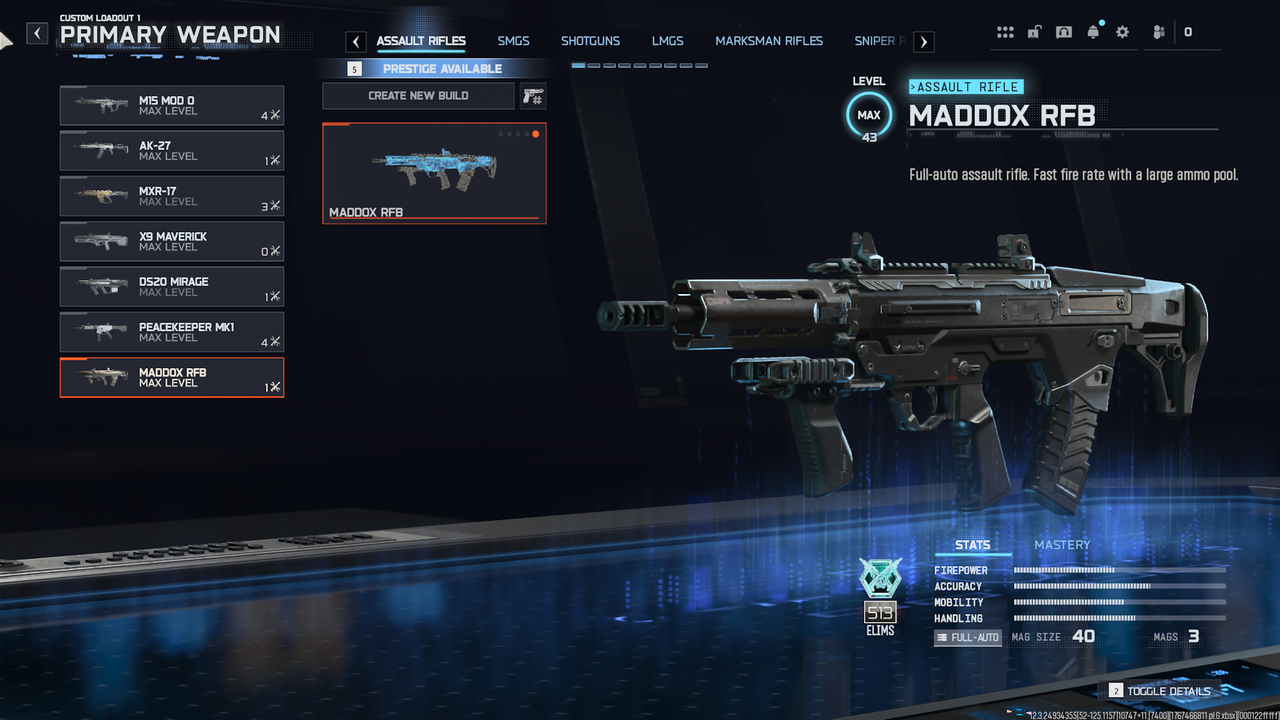
Task: Click the left category arrow
Action: click(356, 41)
